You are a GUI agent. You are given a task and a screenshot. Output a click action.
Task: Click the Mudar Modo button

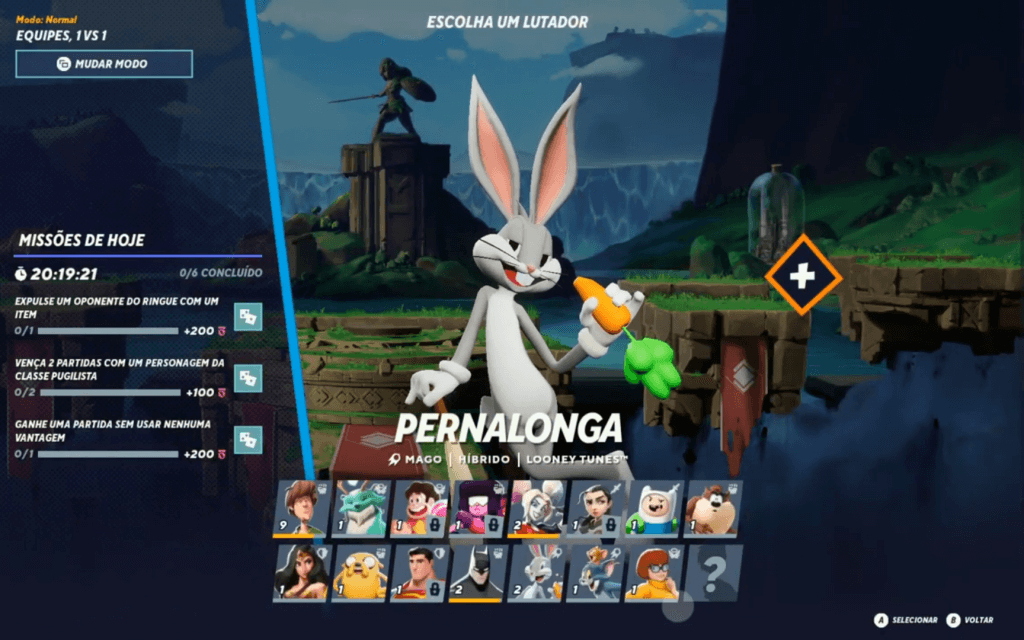tap(104, 64)
